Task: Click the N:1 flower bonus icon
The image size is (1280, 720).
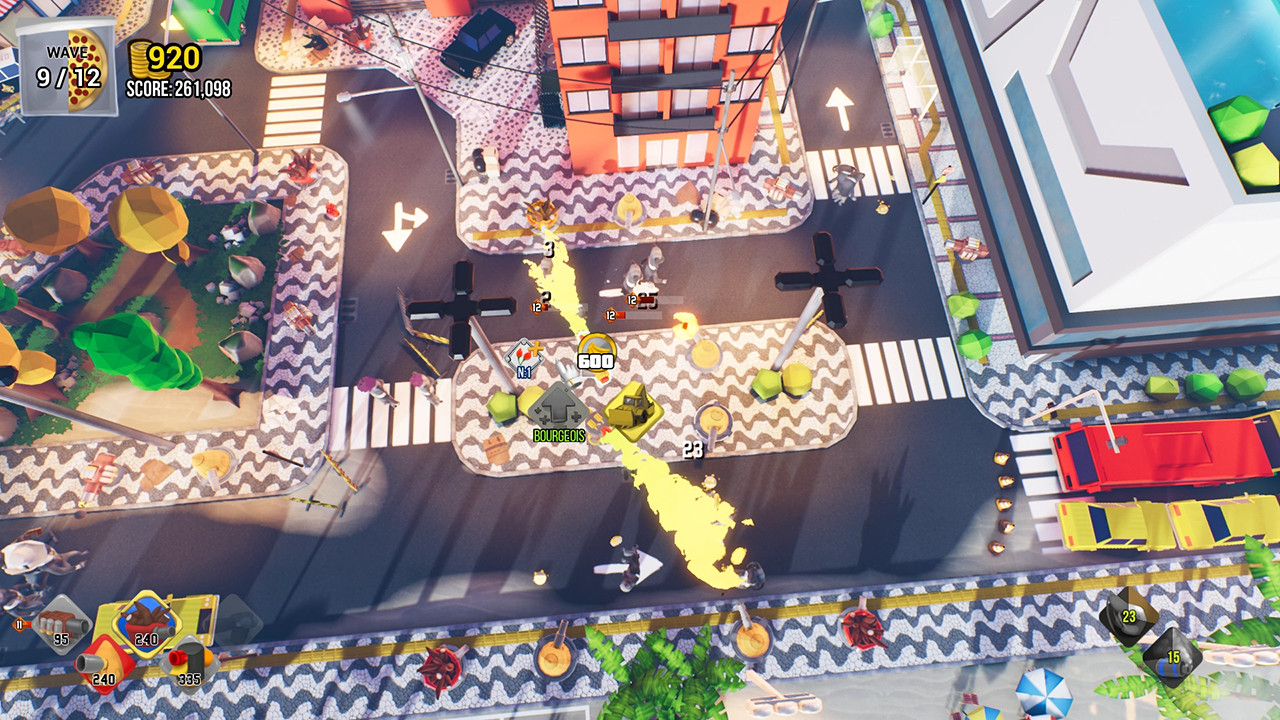Action: click(525, 358)
